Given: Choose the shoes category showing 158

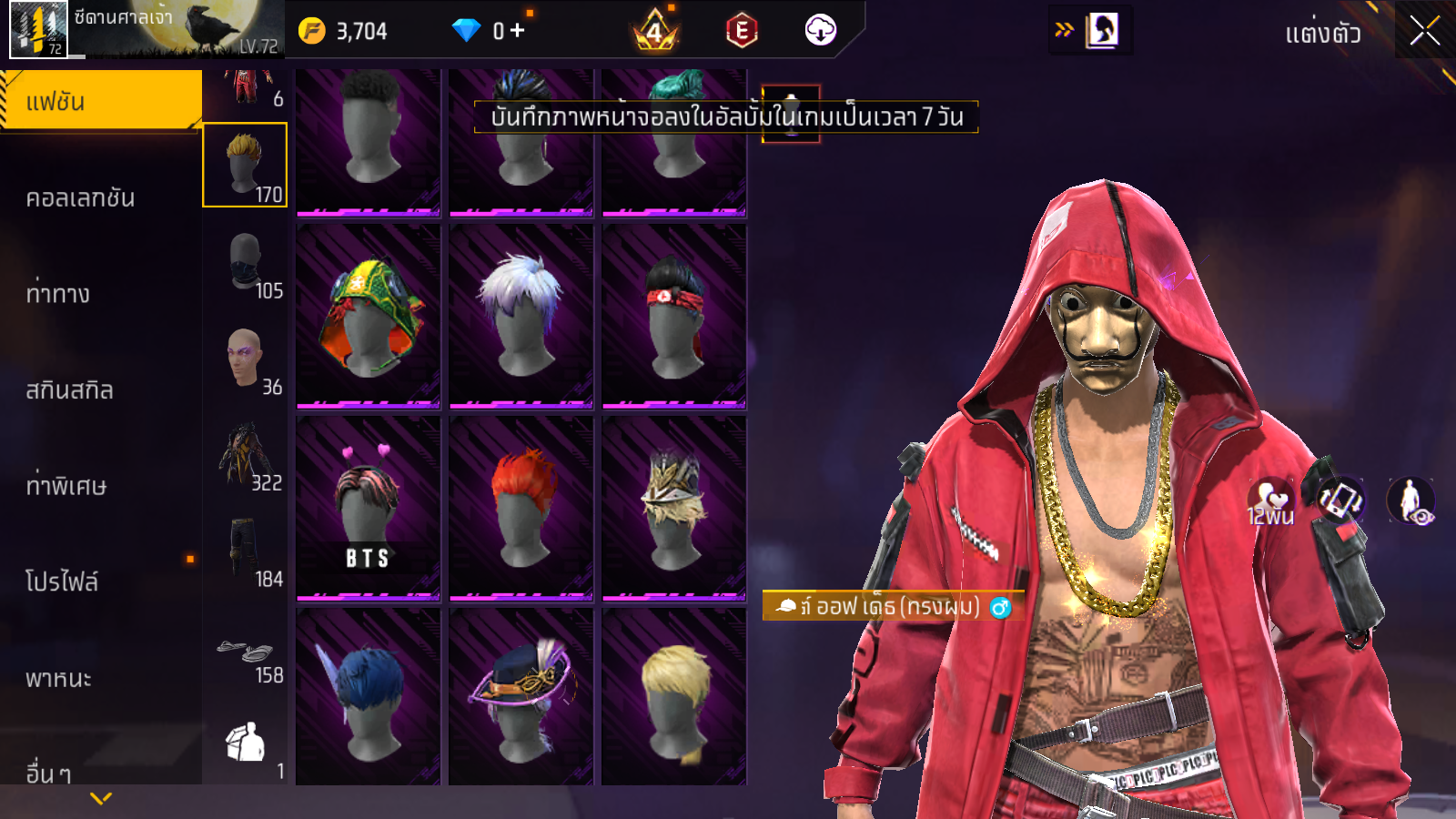Looking at the screenshot, I should pyautogui.click(x=245, y=655).
